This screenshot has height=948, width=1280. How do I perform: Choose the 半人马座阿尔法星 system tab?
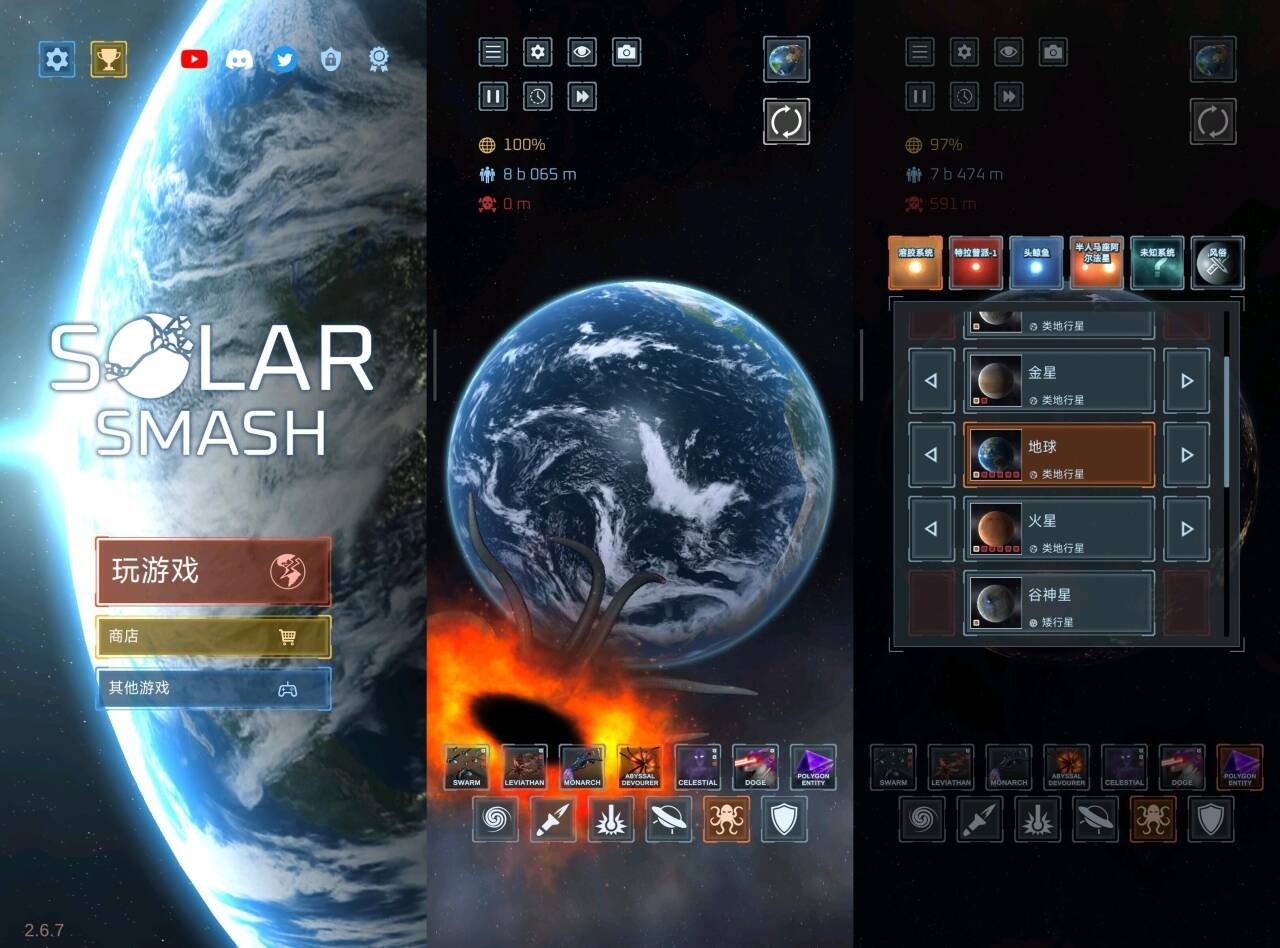coord(1097,263)
